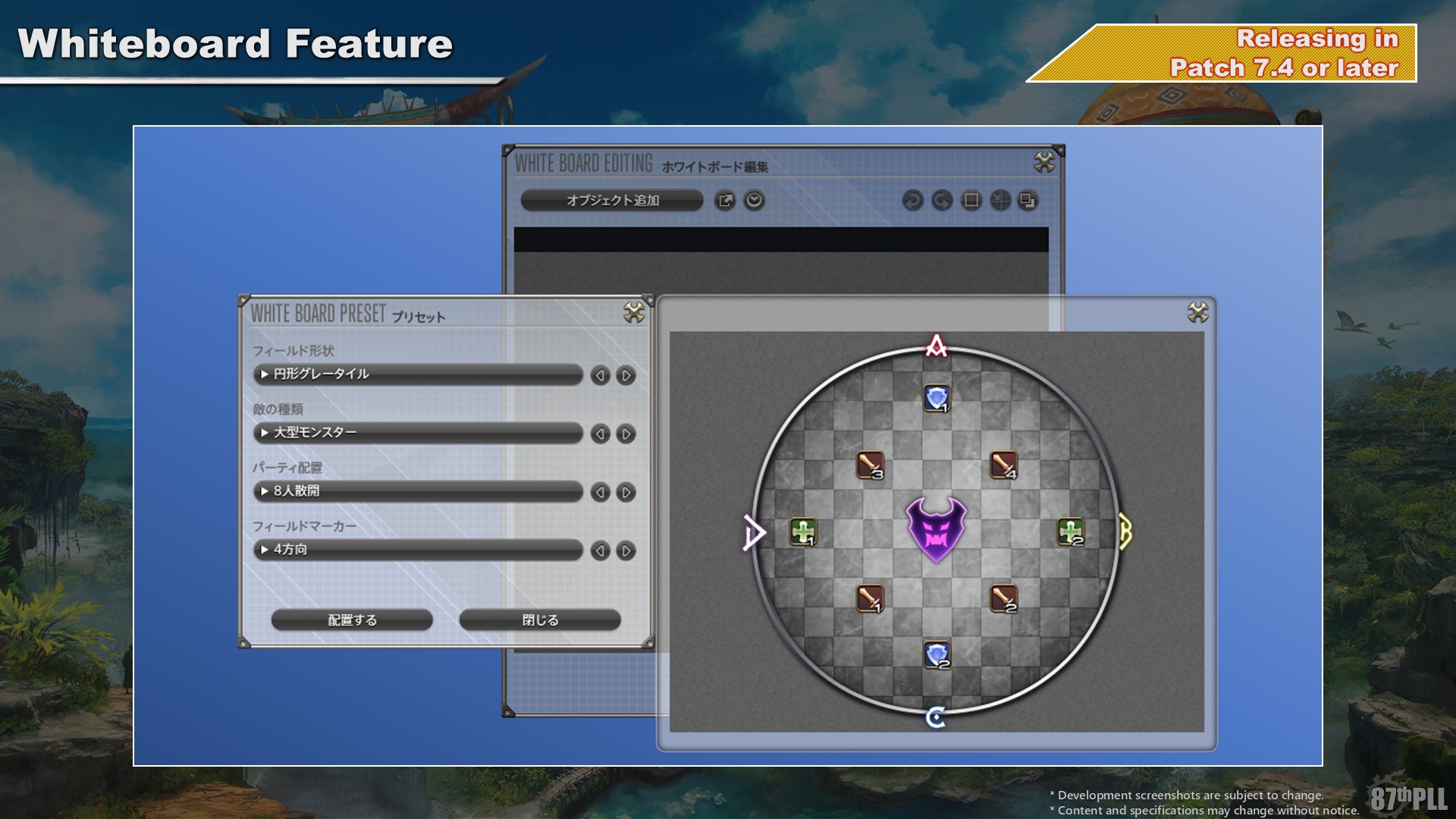Open the 8人散開 party placement dropdown
Image resolution: width=1456 pixels, height=819 pixels.
(x=417, y=491)
